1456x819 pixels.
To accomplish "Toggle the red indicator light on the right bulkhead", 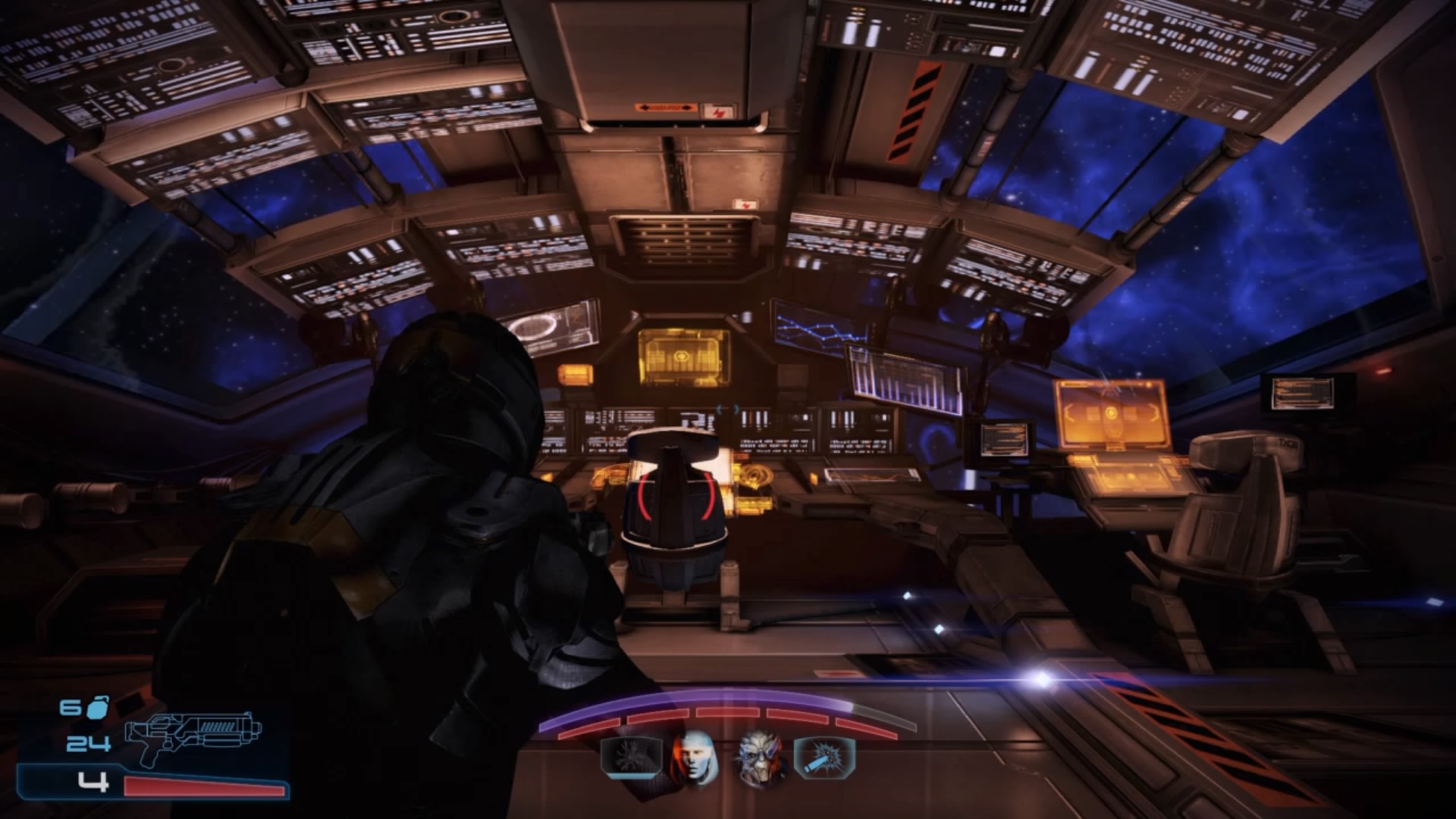I will [x=1383, y=372].
